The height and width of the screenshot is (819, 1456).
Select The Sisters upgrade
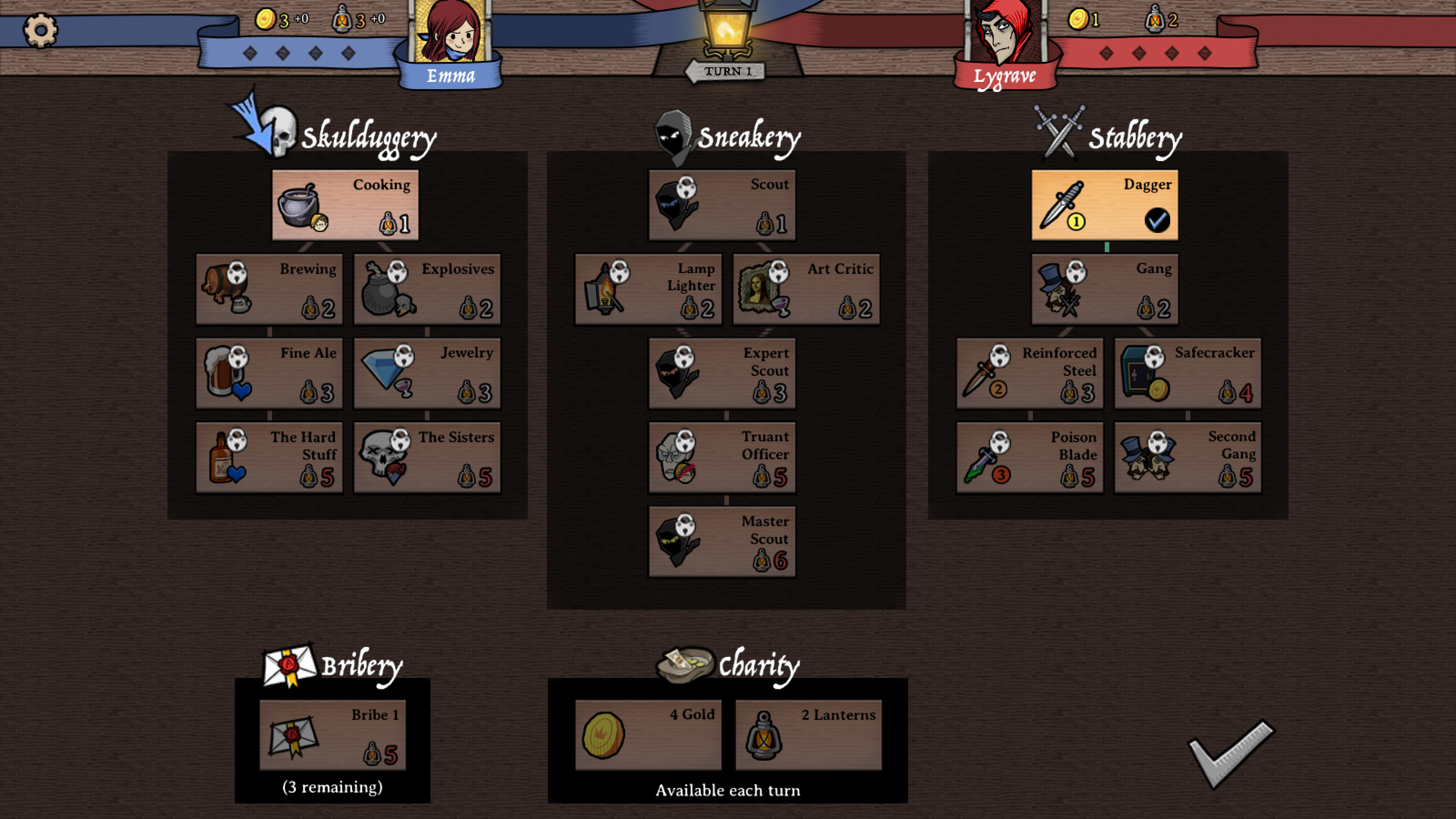427,457
